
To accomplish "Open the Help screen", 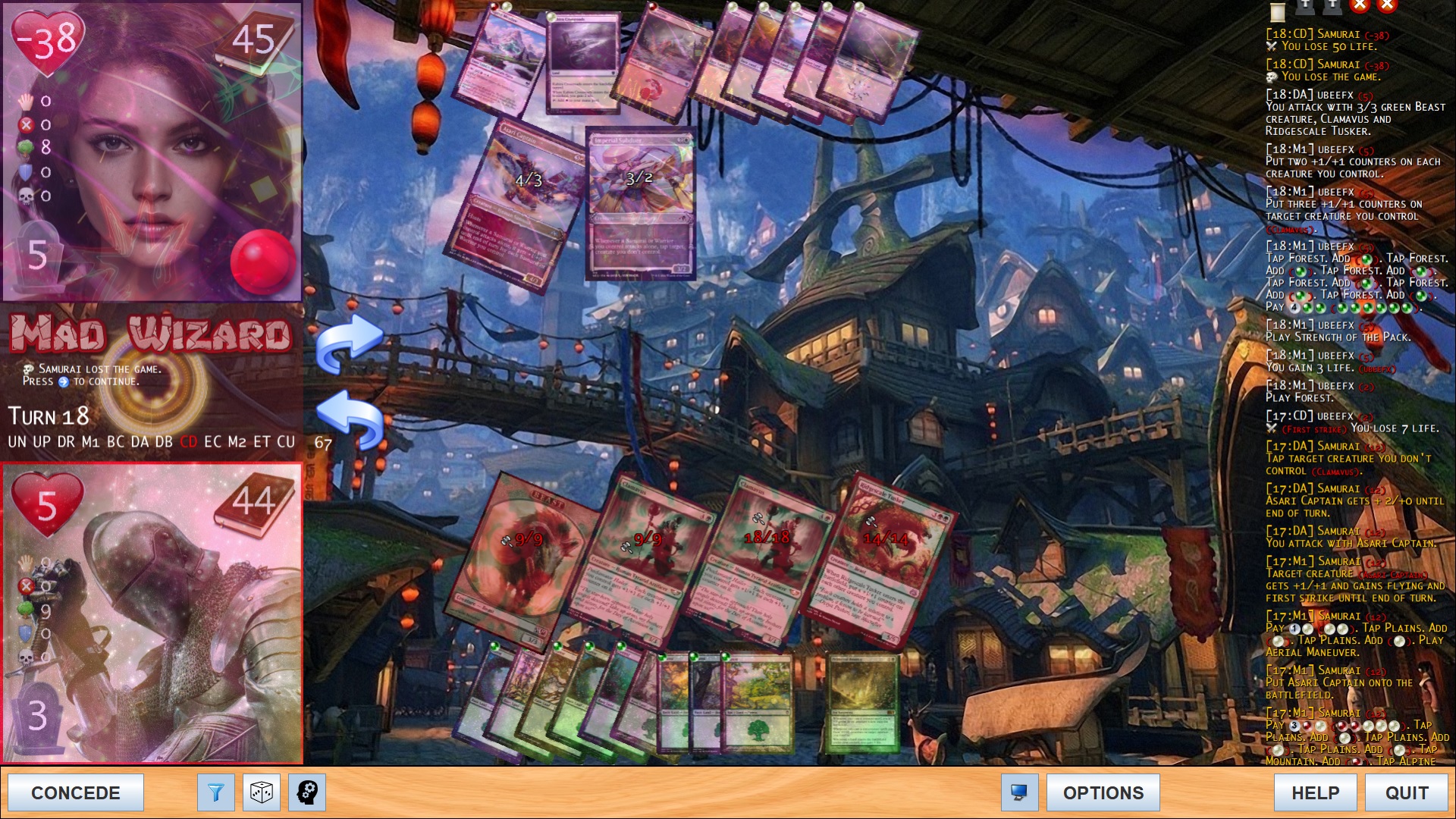I will click(1315, 792).
